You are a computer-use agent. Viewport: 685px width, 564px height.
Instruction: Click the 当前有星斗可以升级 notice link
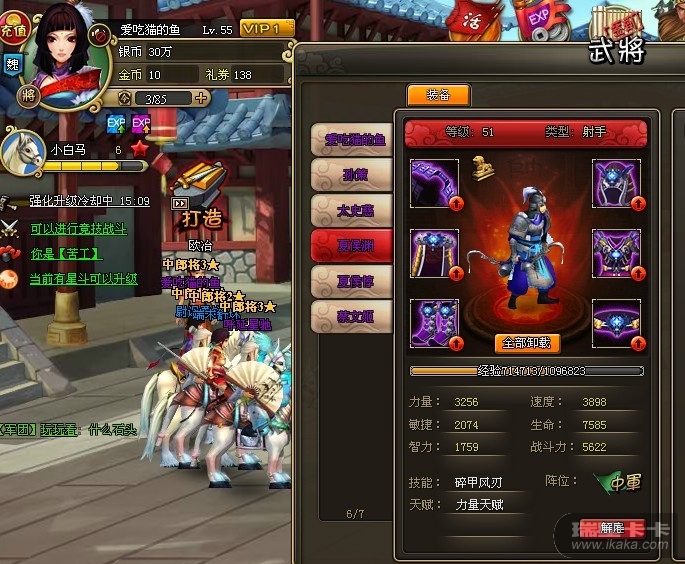[83, 279]
